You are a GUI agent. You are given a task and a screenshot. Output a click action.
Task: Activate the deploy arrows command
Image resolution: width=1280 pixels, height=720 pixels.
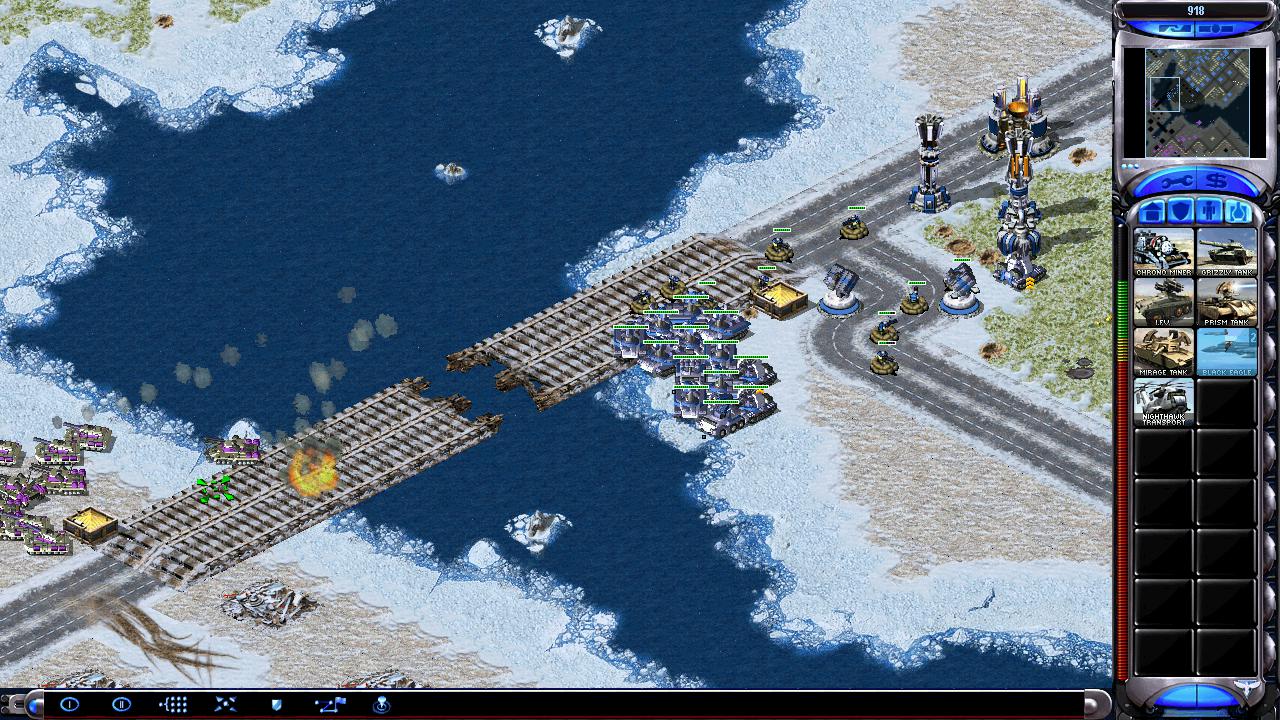click(x=225, y=704)
